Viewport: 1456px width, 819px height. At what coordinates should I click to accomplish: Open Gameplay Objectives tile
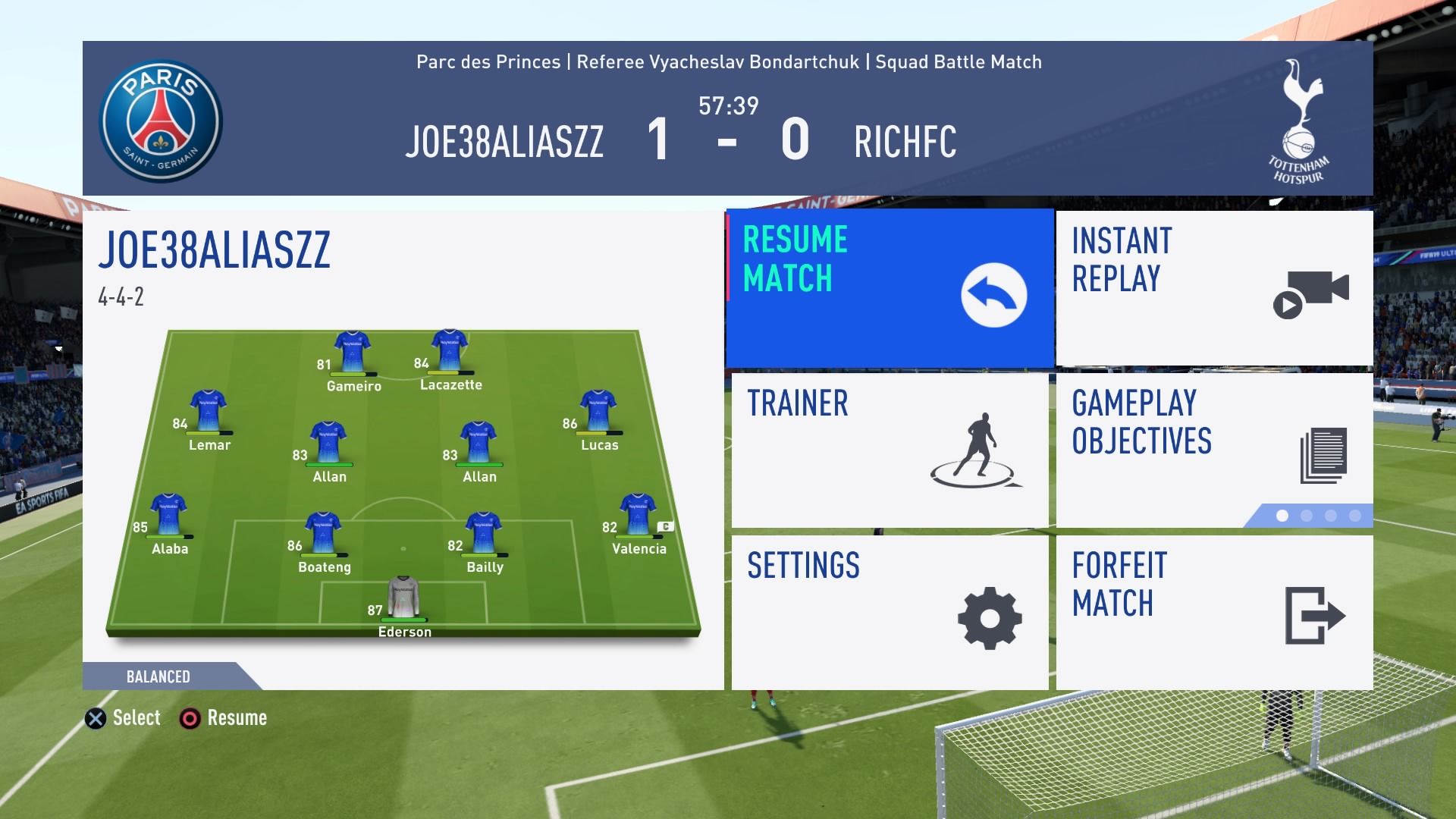click(1214, 450)
